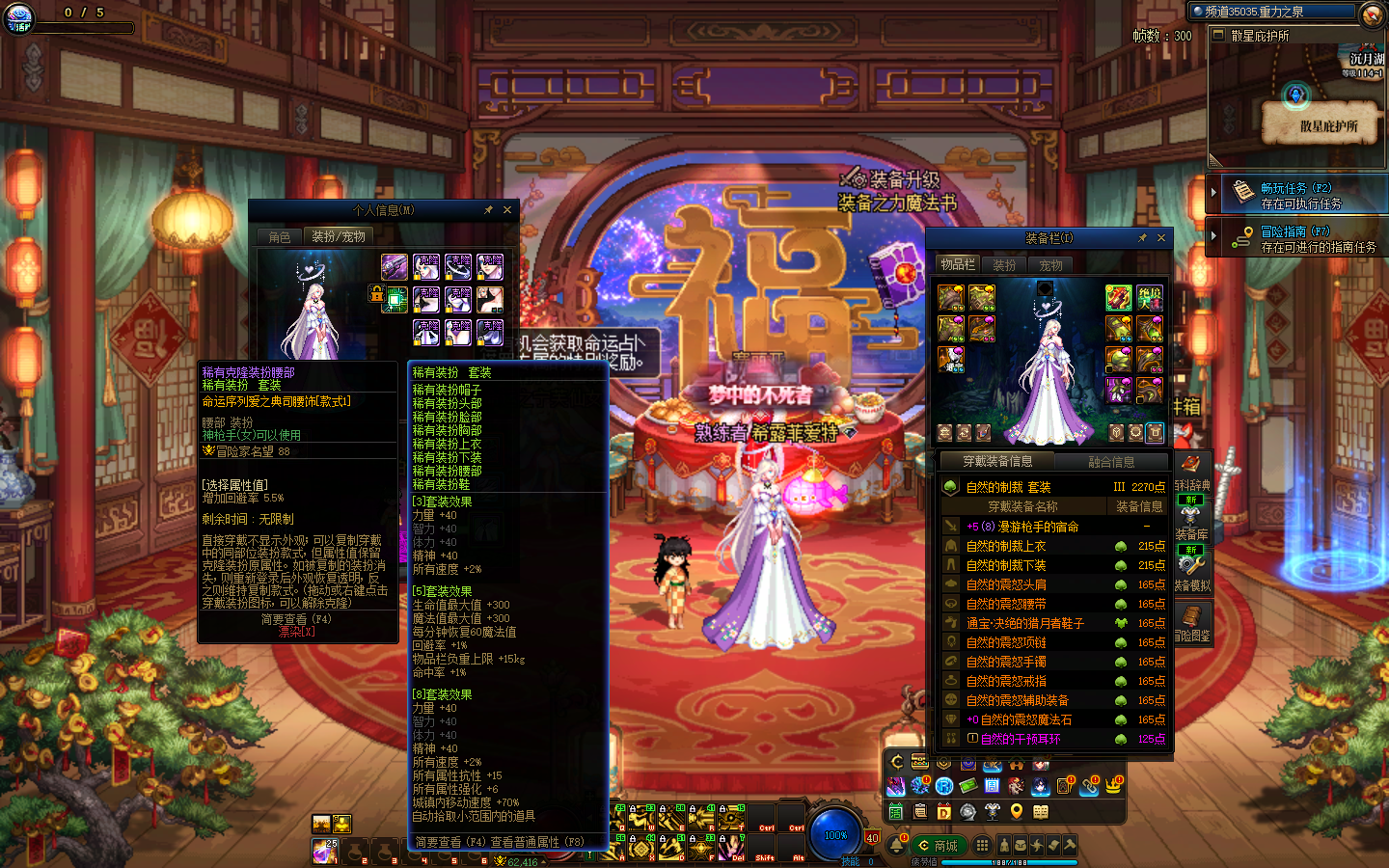Image resolution: width=1389 pixels, height=868 pixels.
Task: Open the 装扮 tab in 装备栏
Action: [x=1004, y=265]
